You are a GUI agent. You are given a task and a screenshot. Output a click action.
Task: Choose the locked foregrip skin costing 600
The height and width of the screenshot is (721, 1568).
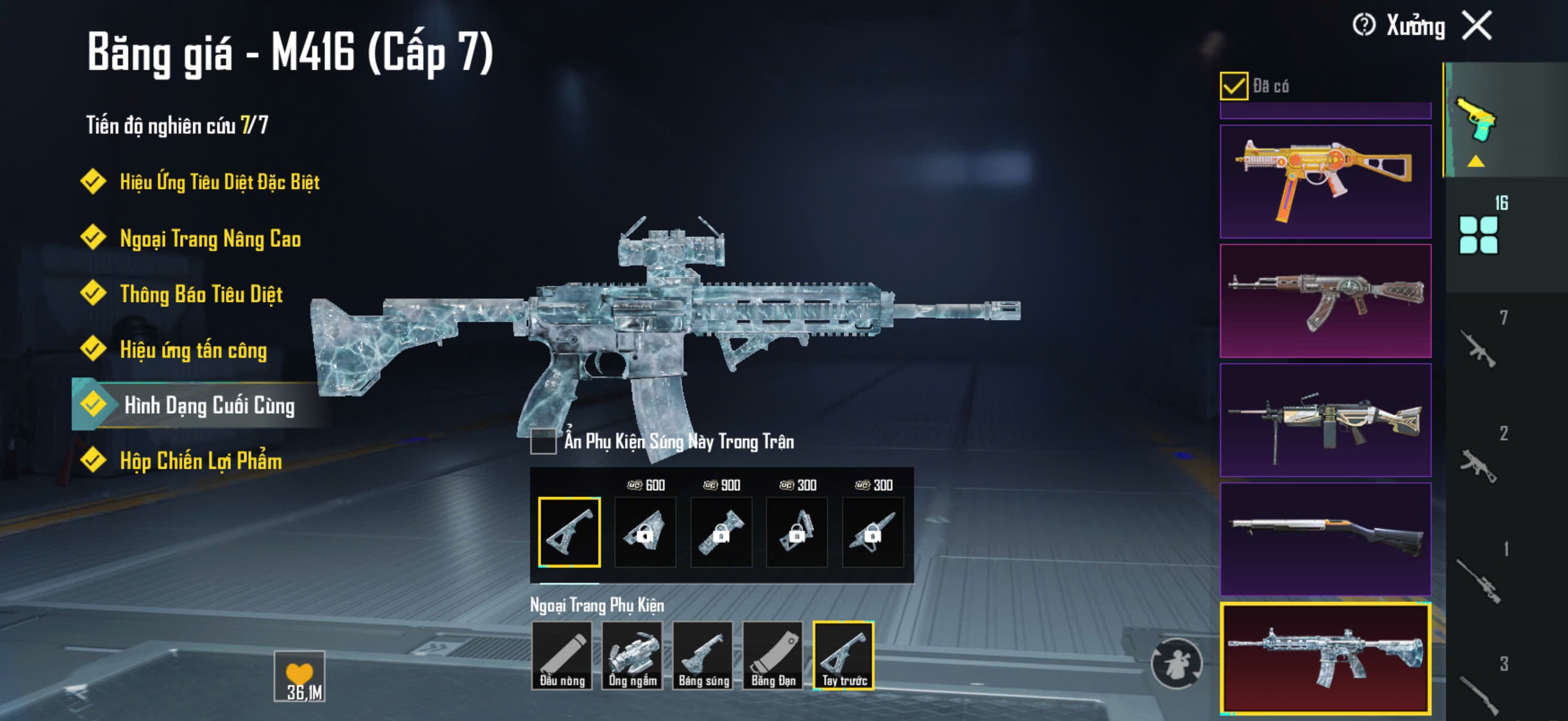coord(645,531)
